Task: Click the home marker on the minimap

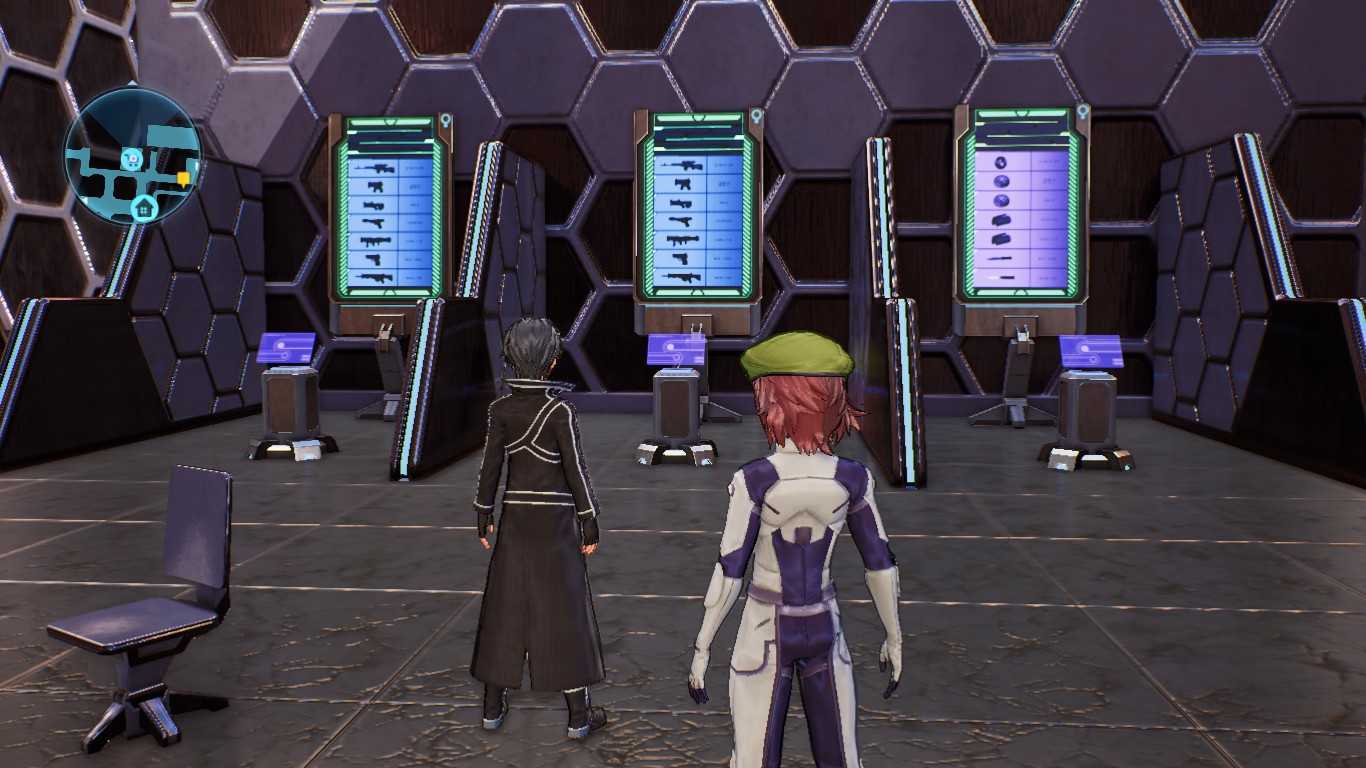Action: pos(144,207)
